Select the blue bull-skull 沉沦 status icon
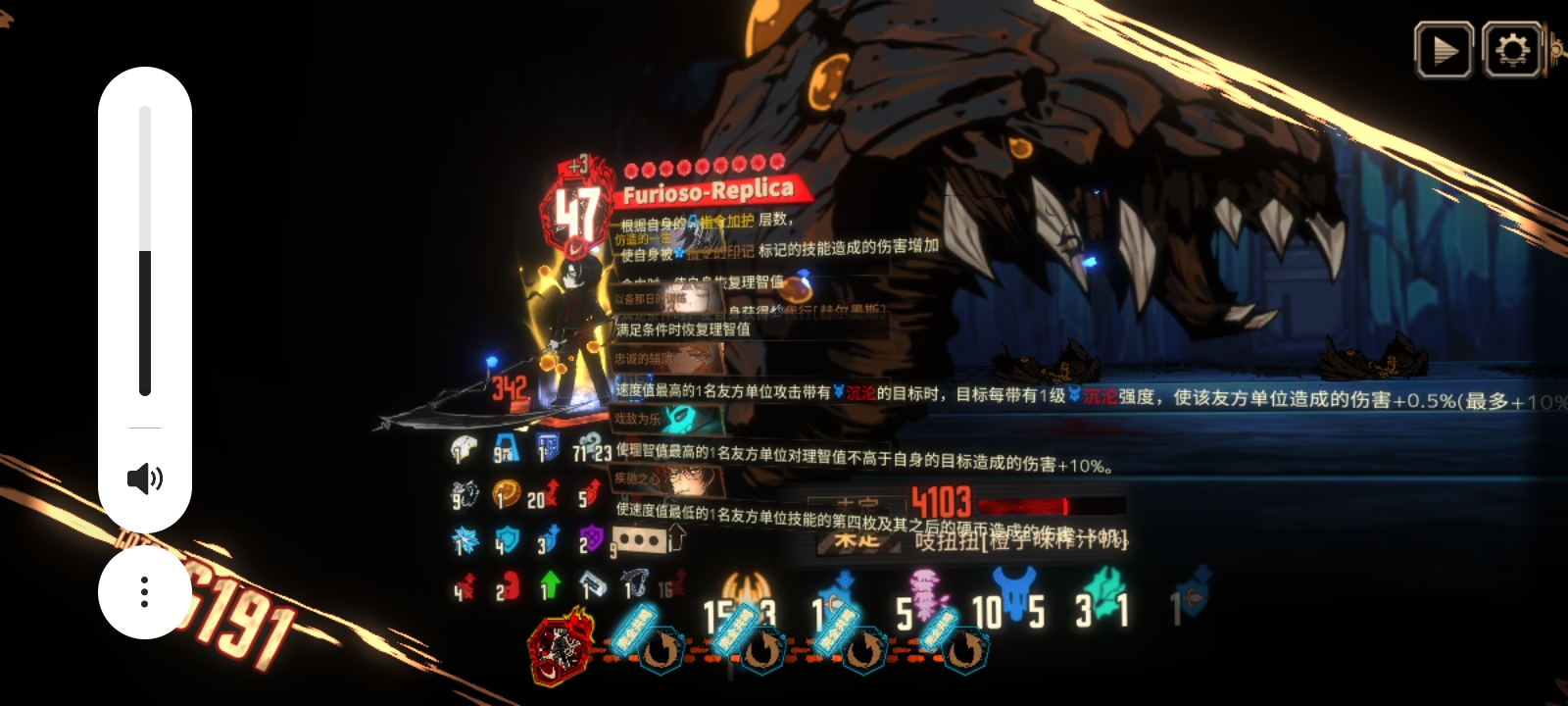This screenshot has height=706, width=1568. pos(1014,588)
